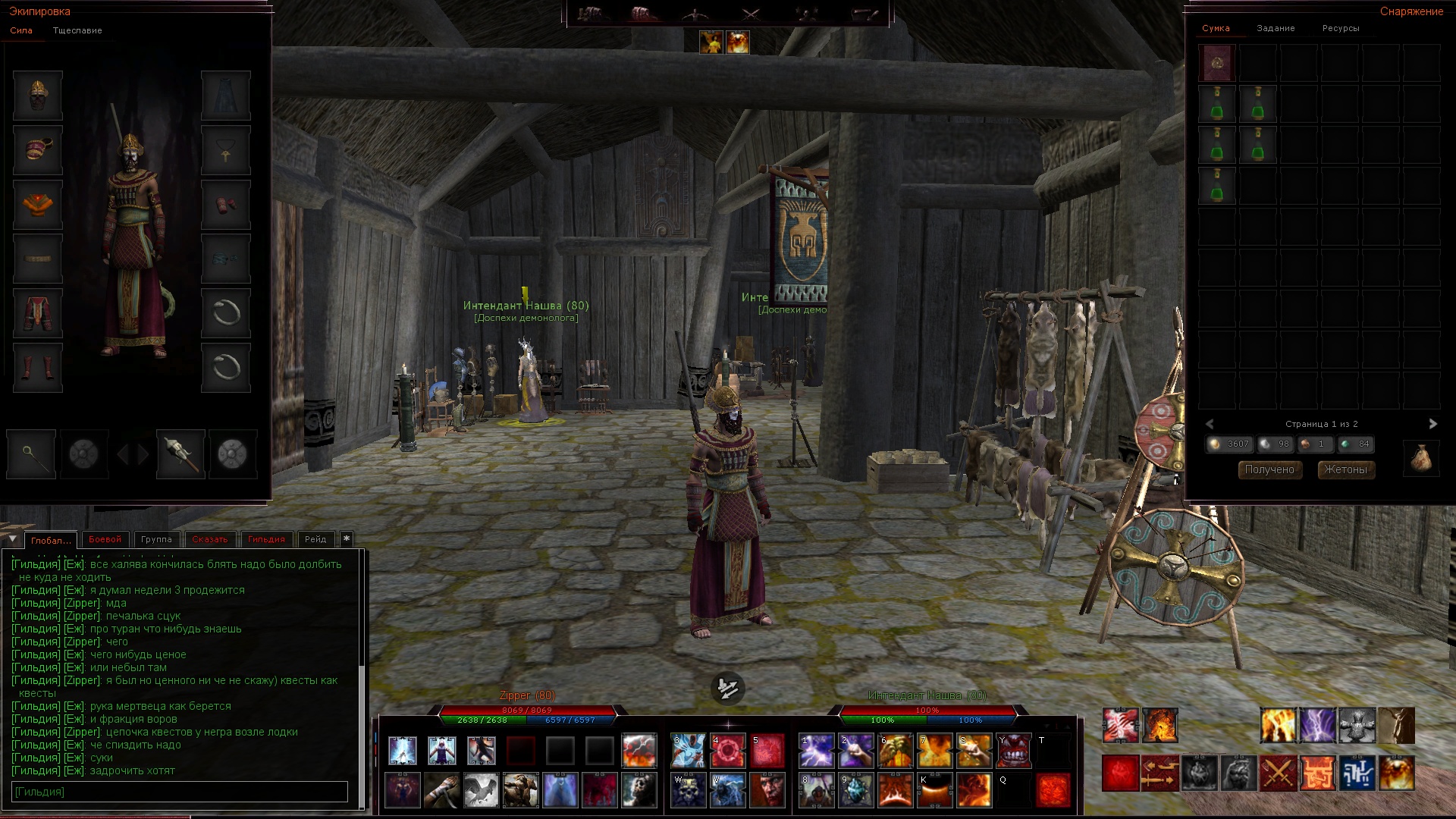The width and height of the screenshot is (1456, 819).
Task: Open the Жетоны tokens panel
Action: coord(1346,470)
